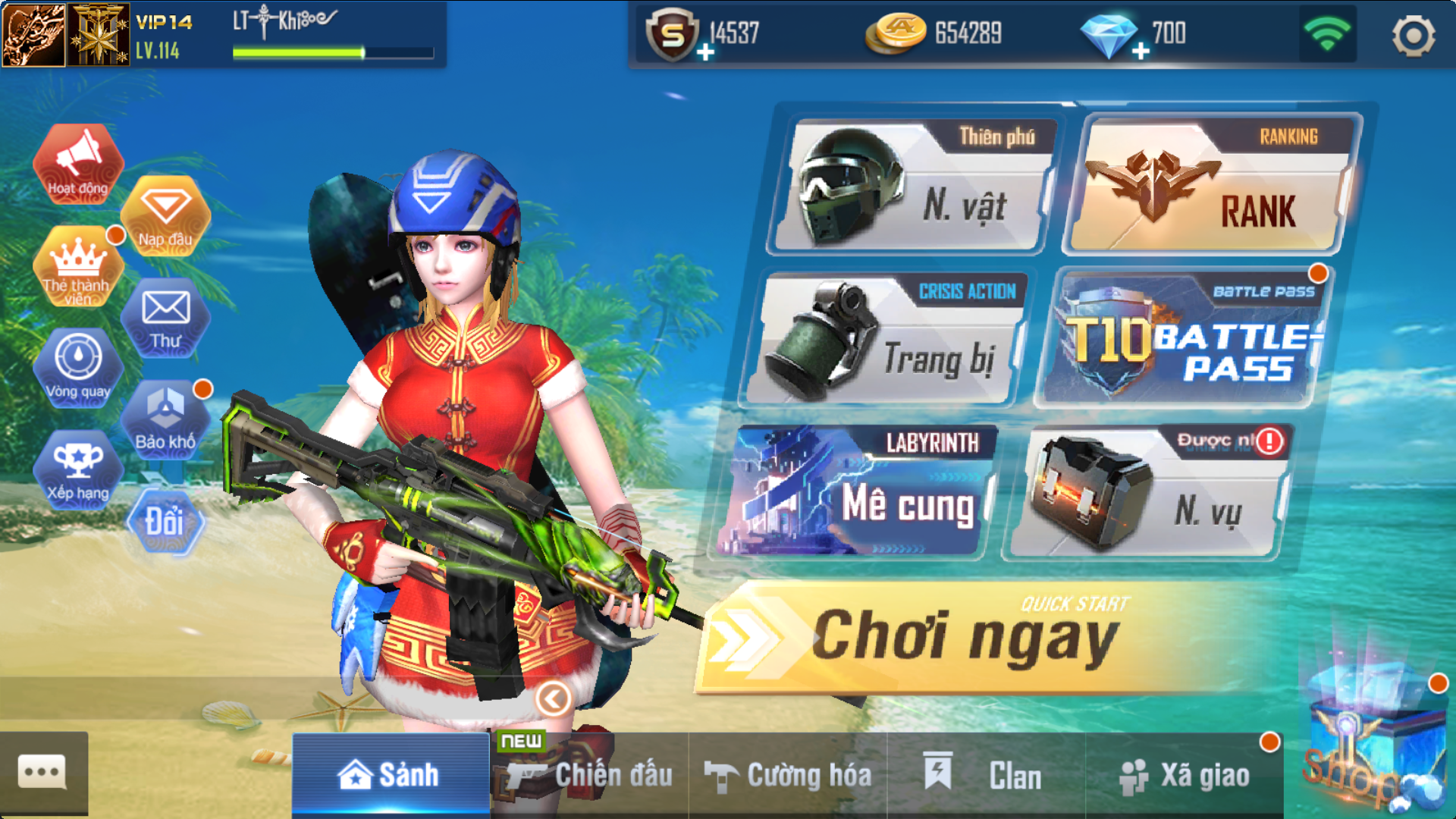Switch to the Chiến đấu tab
The width and height of the screenshot is (1456, 819).
(590, 775)
